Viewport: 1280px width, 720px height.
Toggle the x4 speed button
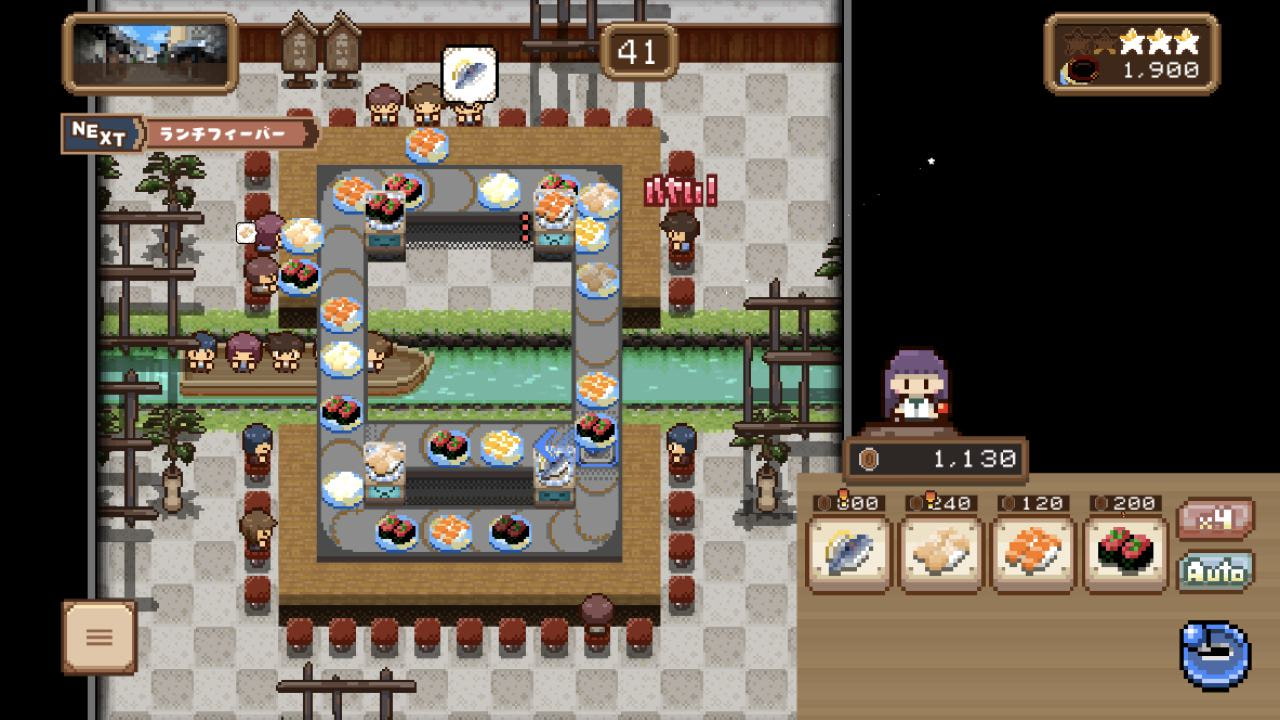(1215, 520)
